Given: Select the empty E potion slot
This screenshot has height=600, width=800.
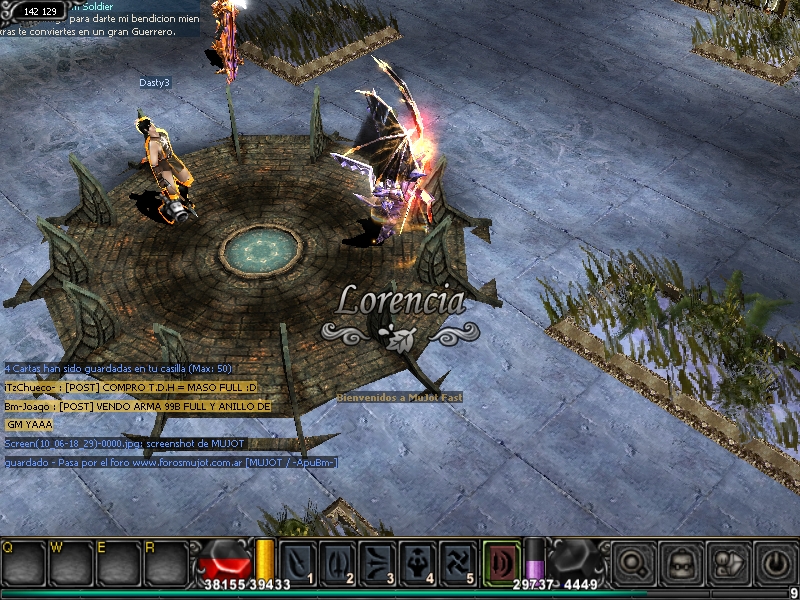Looking at the screenshot, I should [117, 563].
